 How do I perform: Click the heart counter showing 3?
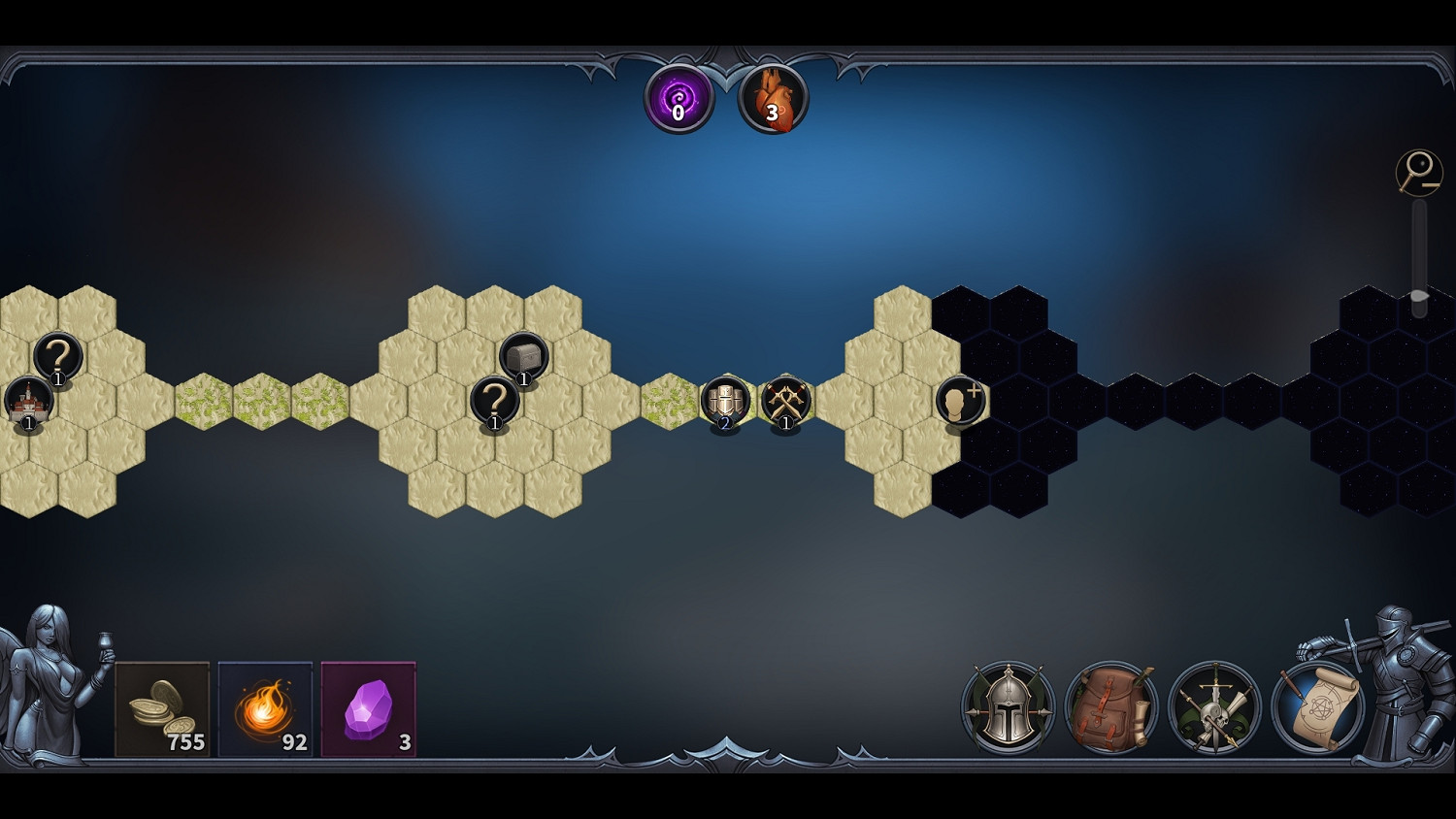[x=773, y=97]
